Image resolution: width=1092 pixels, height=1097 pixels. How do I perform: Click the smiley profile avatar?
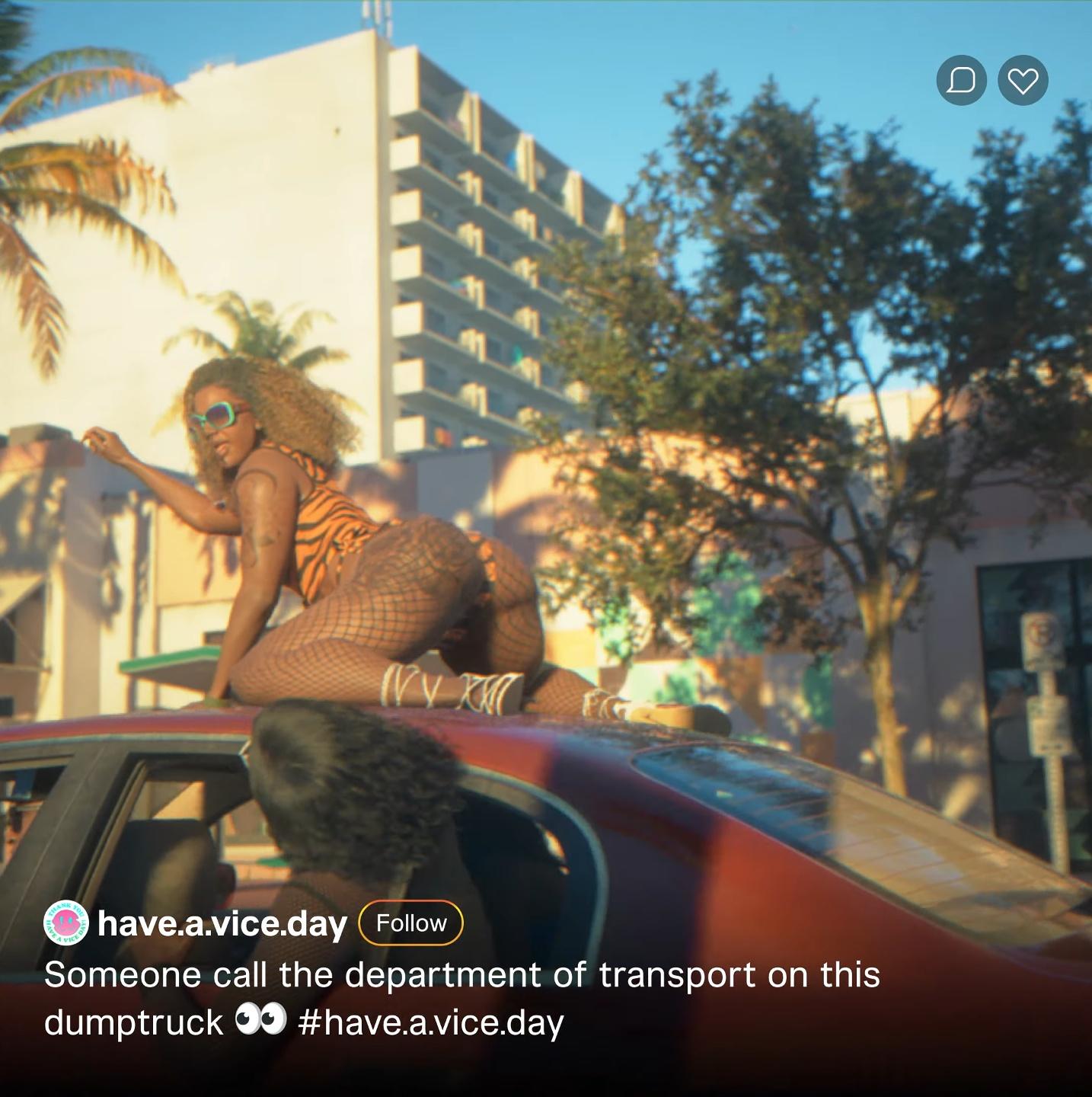66,923
